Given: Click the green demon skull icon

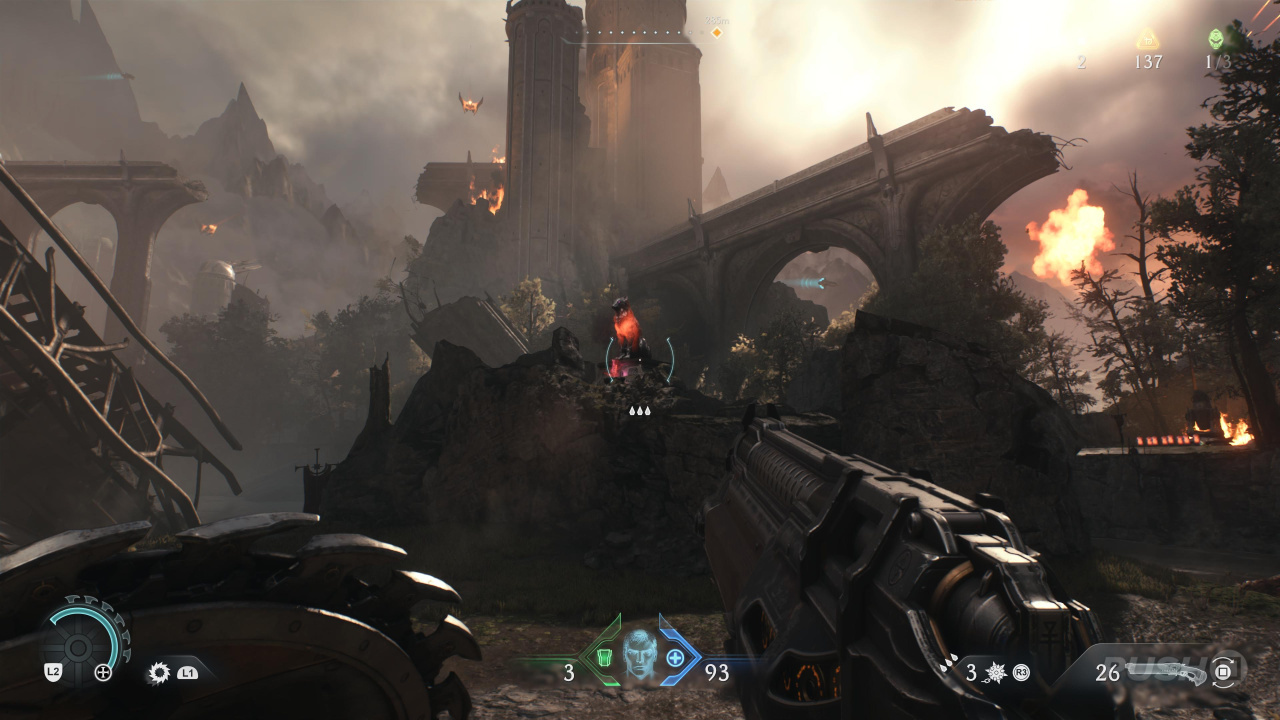Looking at the screenshot, I should (x=1216, y=39).
